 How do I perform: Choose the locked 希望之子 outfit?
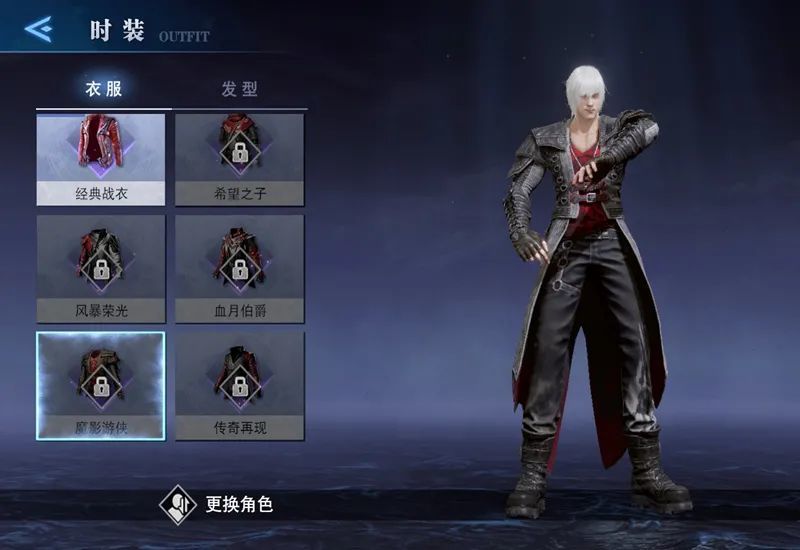pos(240,158)
